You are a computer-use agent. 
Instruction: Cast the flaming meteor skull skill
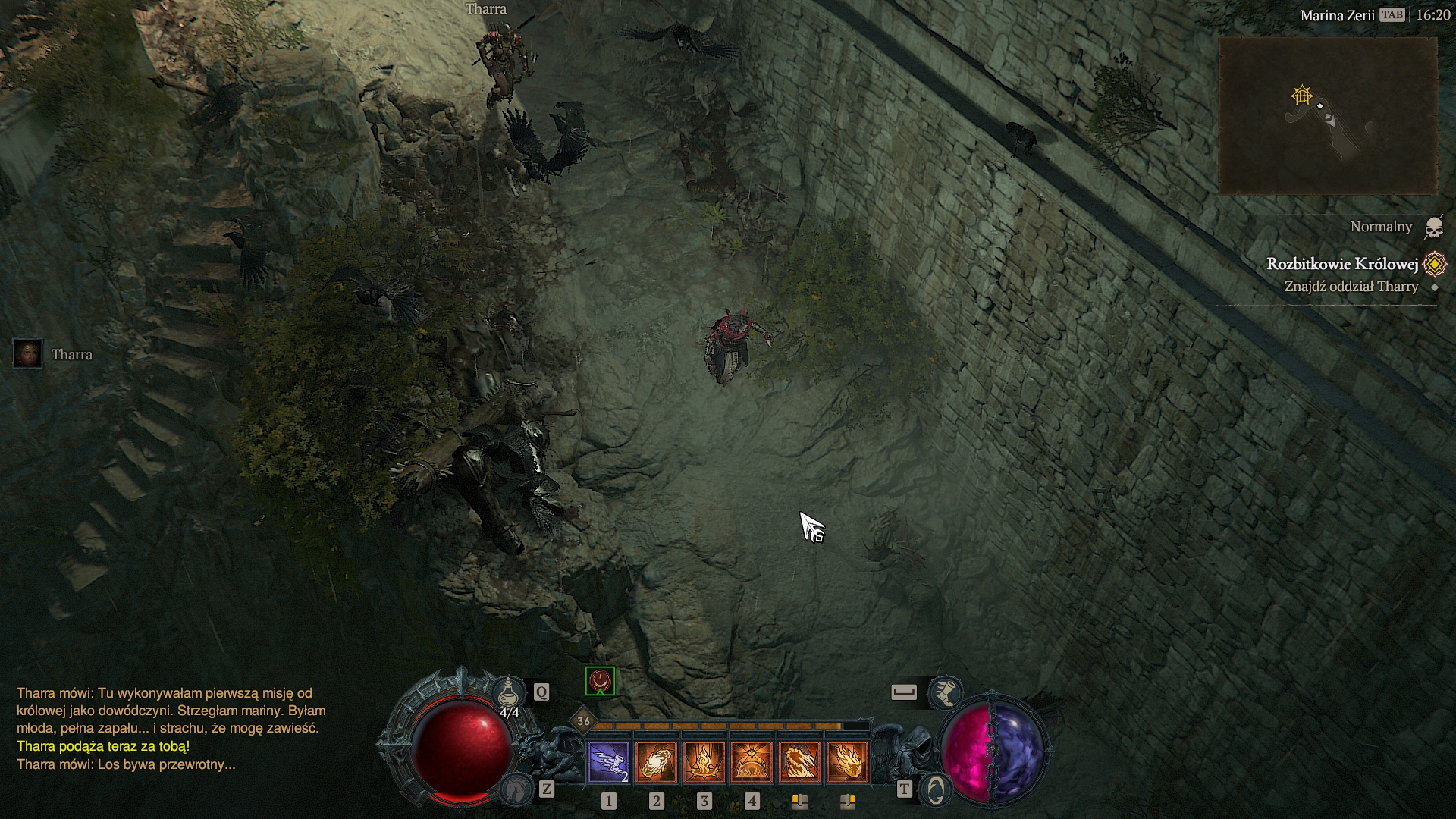(847, 761)
